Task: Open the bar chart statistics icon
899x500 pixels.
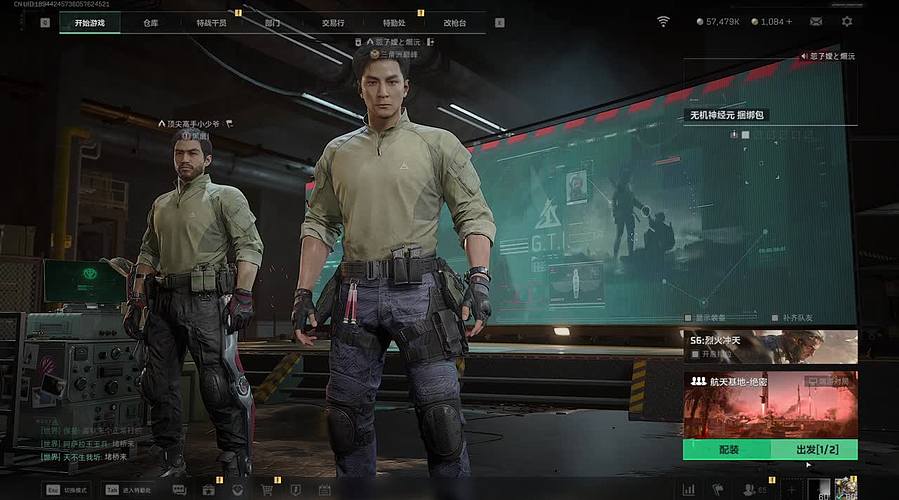Action: [x=688, y=490]
